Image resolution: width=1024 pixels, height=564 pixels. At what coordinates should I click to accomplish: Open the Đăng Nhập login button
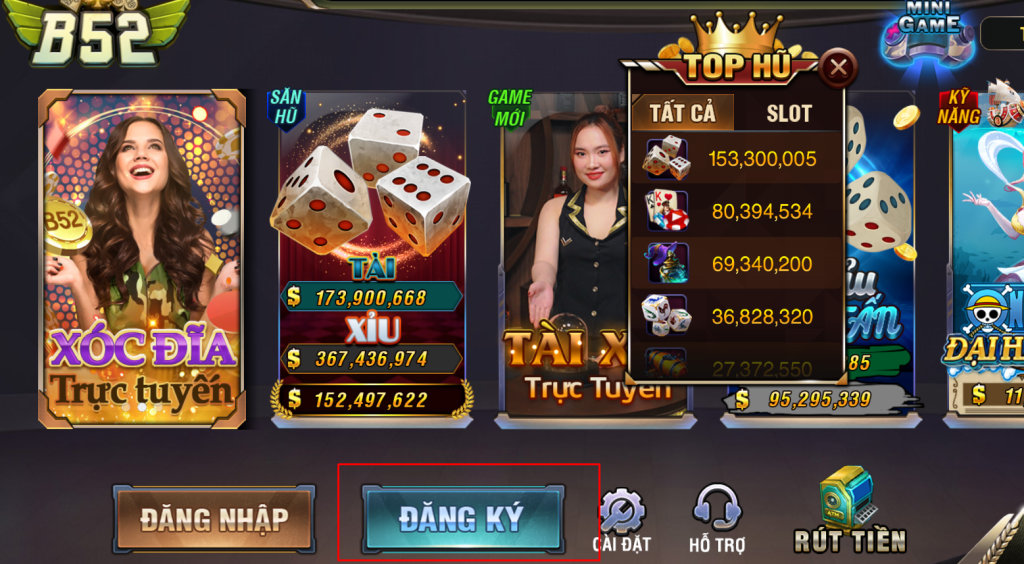pos(214,519)
